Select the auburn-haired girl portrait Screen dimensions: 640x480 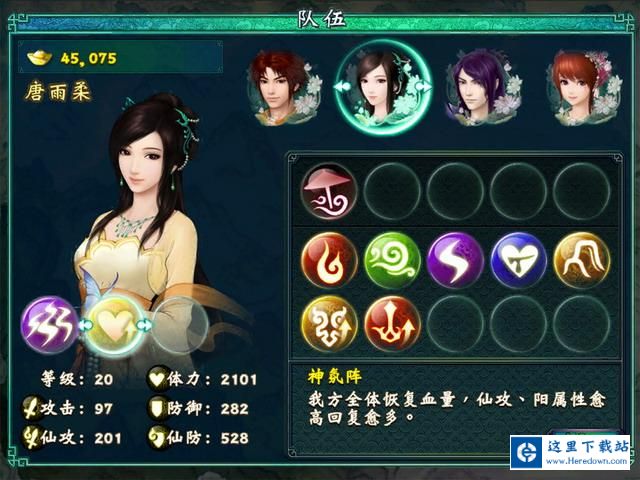578,88
